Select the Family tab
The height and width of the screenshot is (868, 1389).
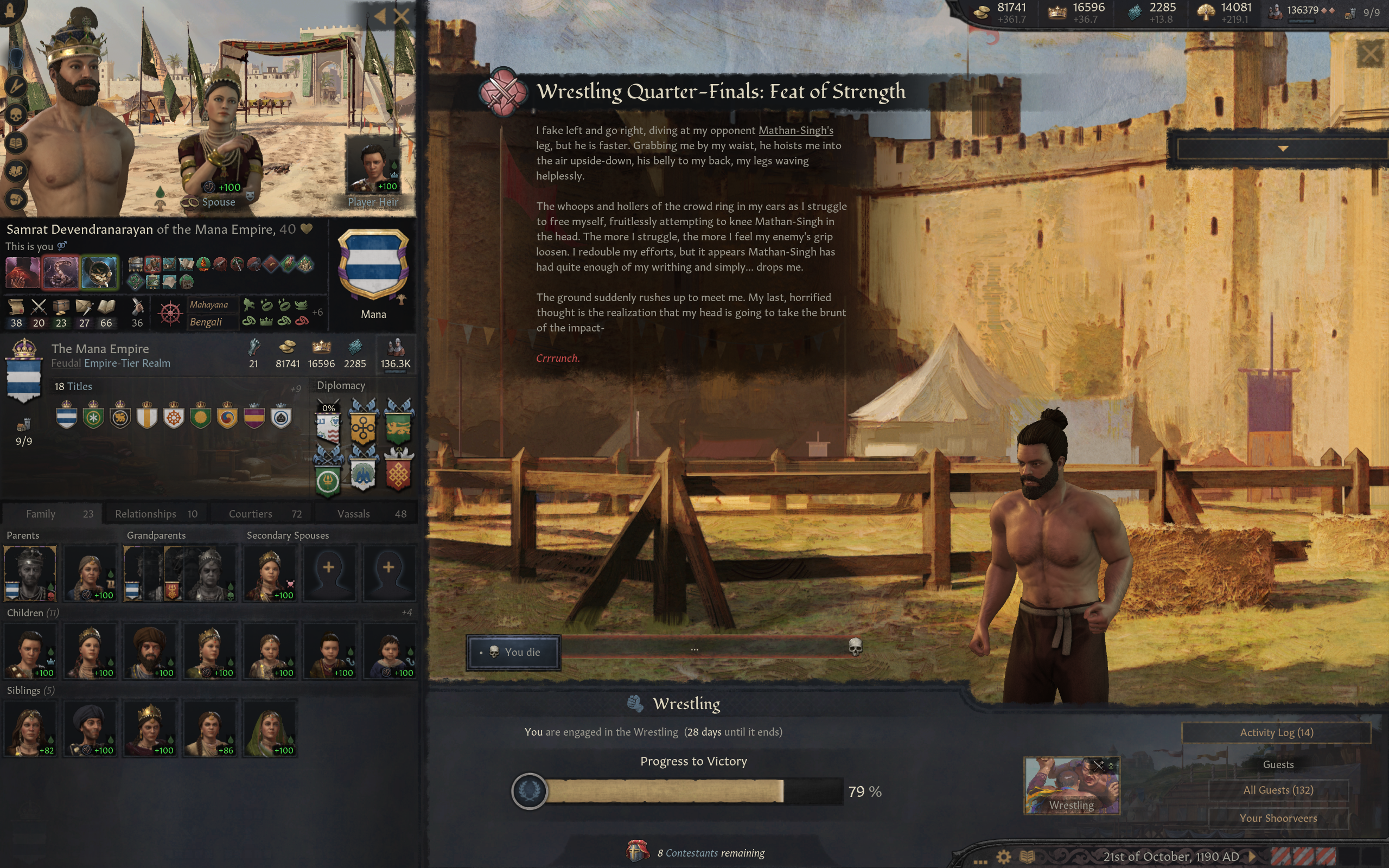point(52,514)
